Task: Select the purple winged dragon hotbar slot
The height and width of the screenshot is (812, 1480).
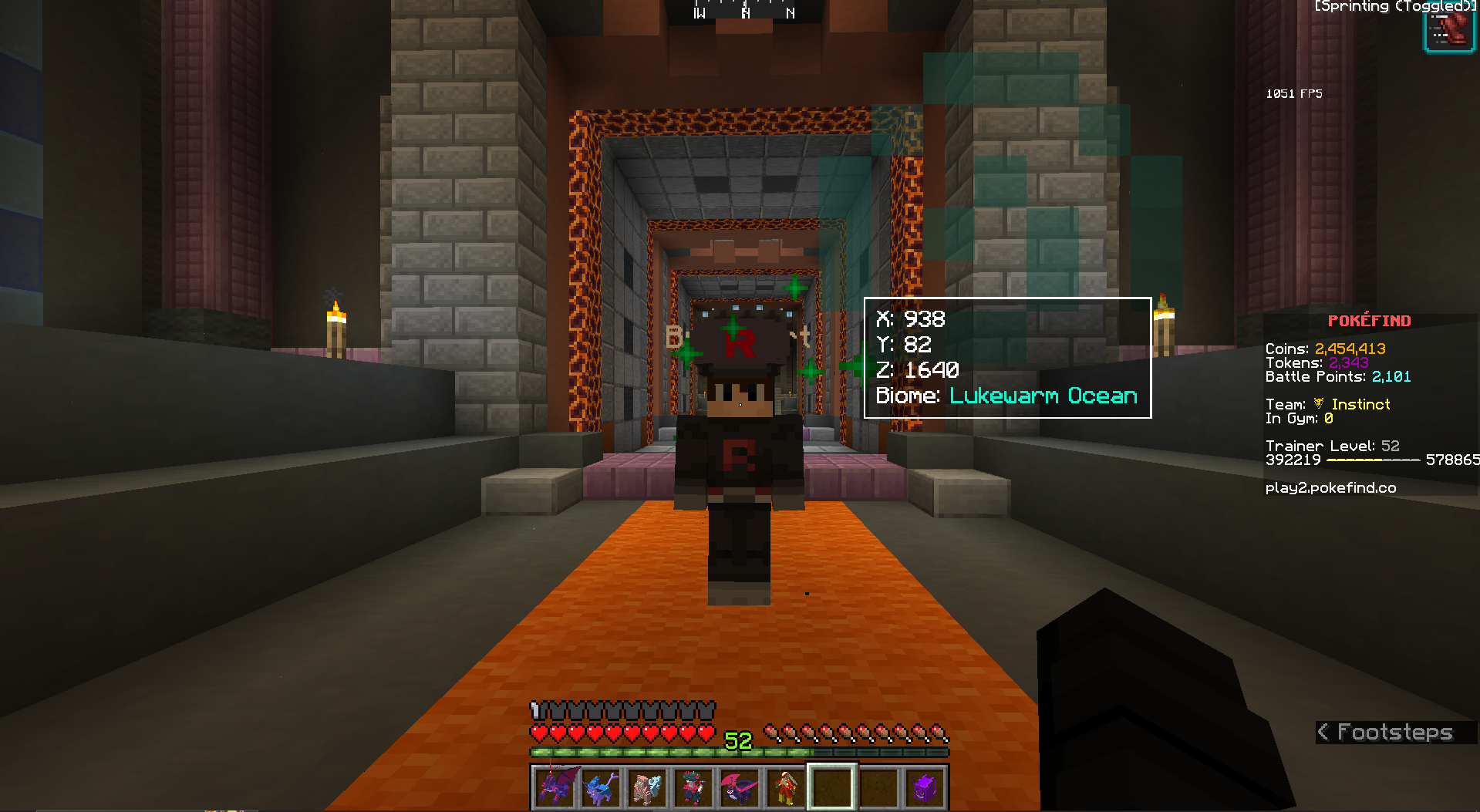Action: tap(555, 787)
